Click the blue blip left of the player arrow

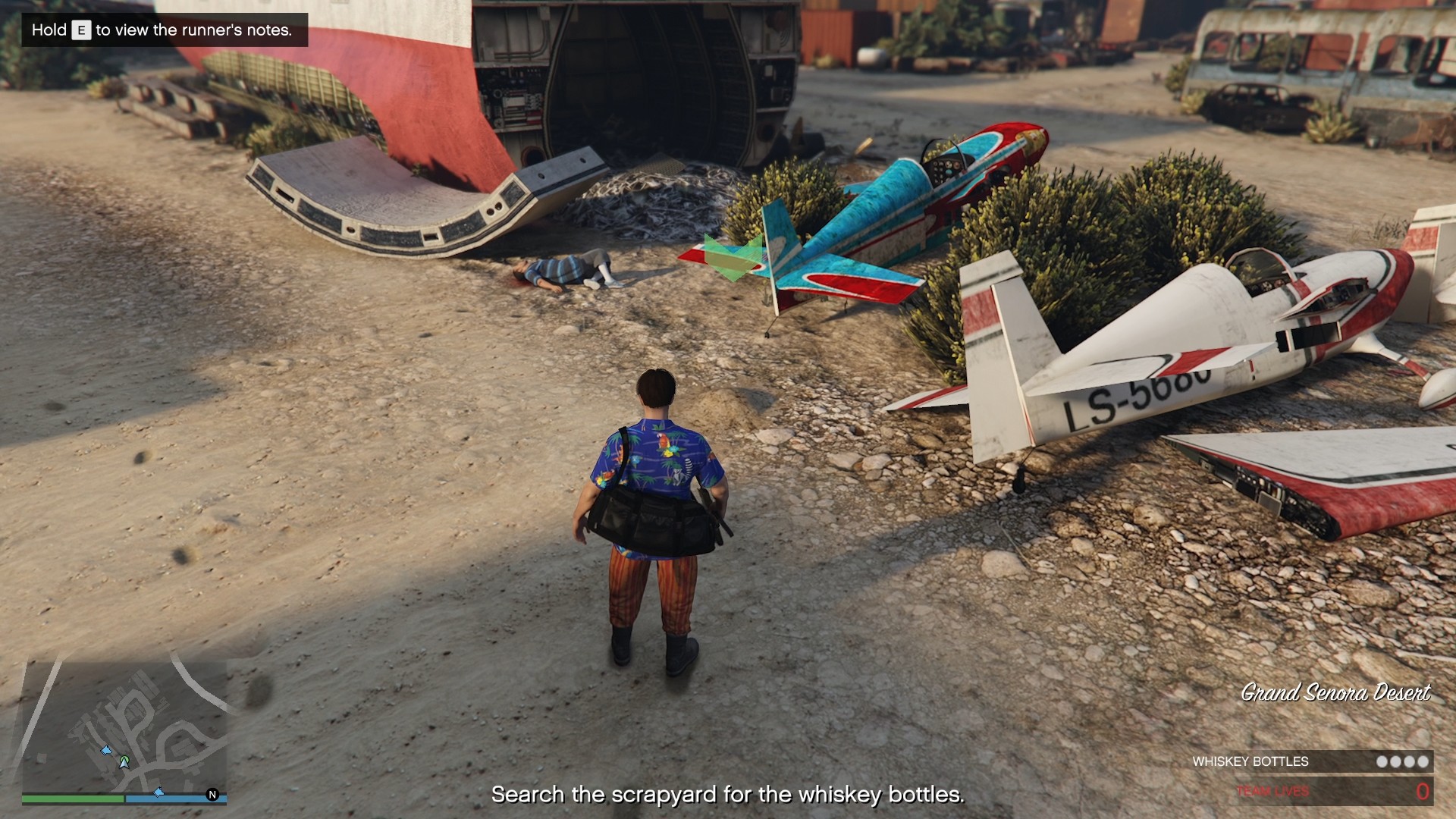click(106, 751)
